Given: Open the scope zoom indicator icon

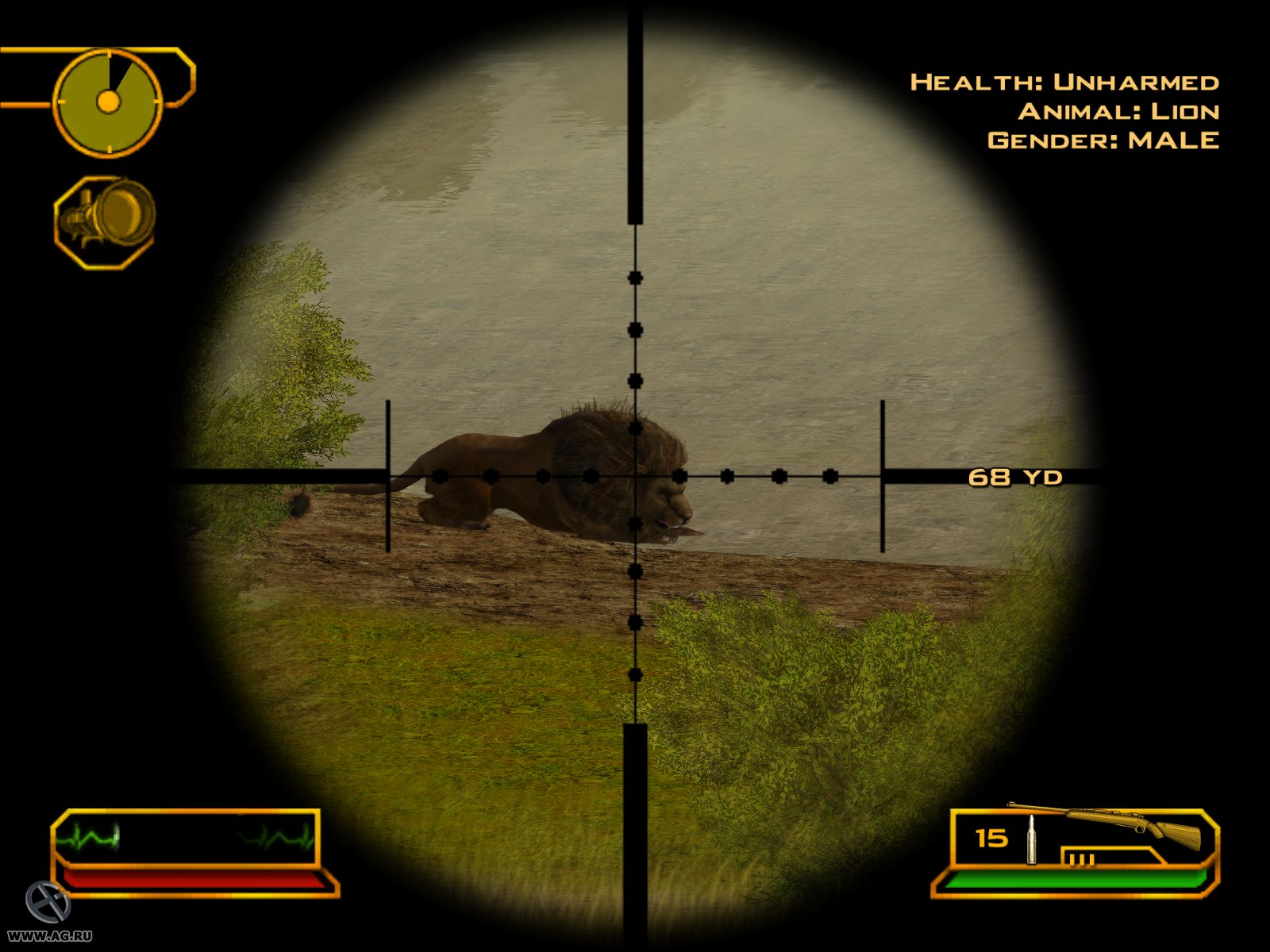Looking at the screenshot, I should click(103, 216).
